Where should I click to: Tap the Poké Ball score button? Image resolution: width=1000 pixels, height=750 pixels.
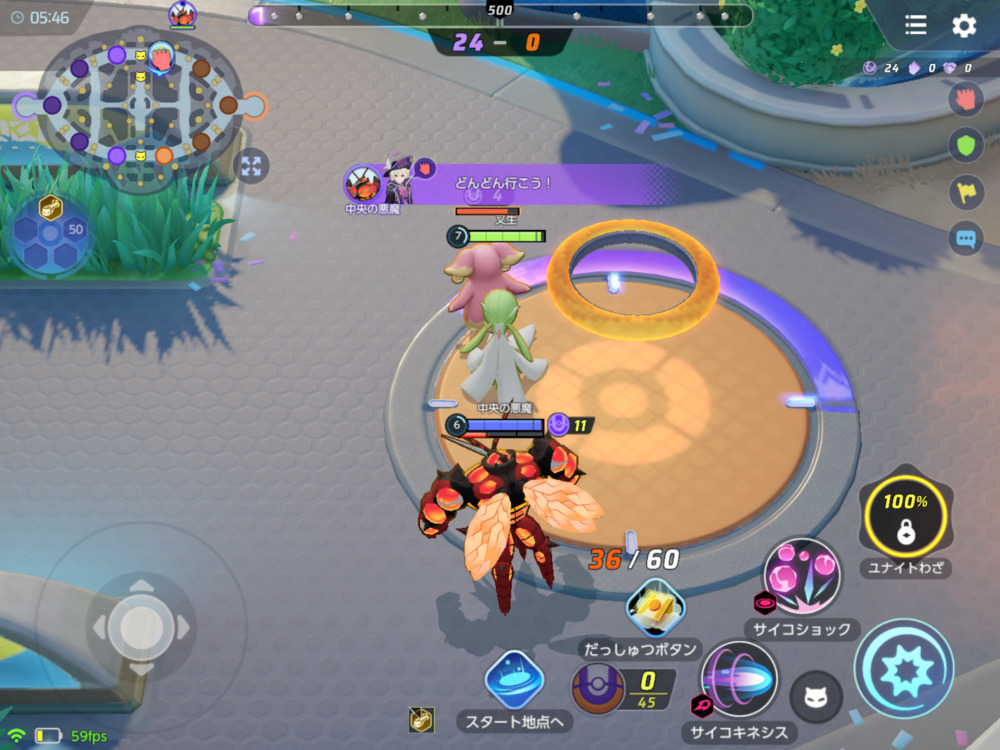point(598,689)
